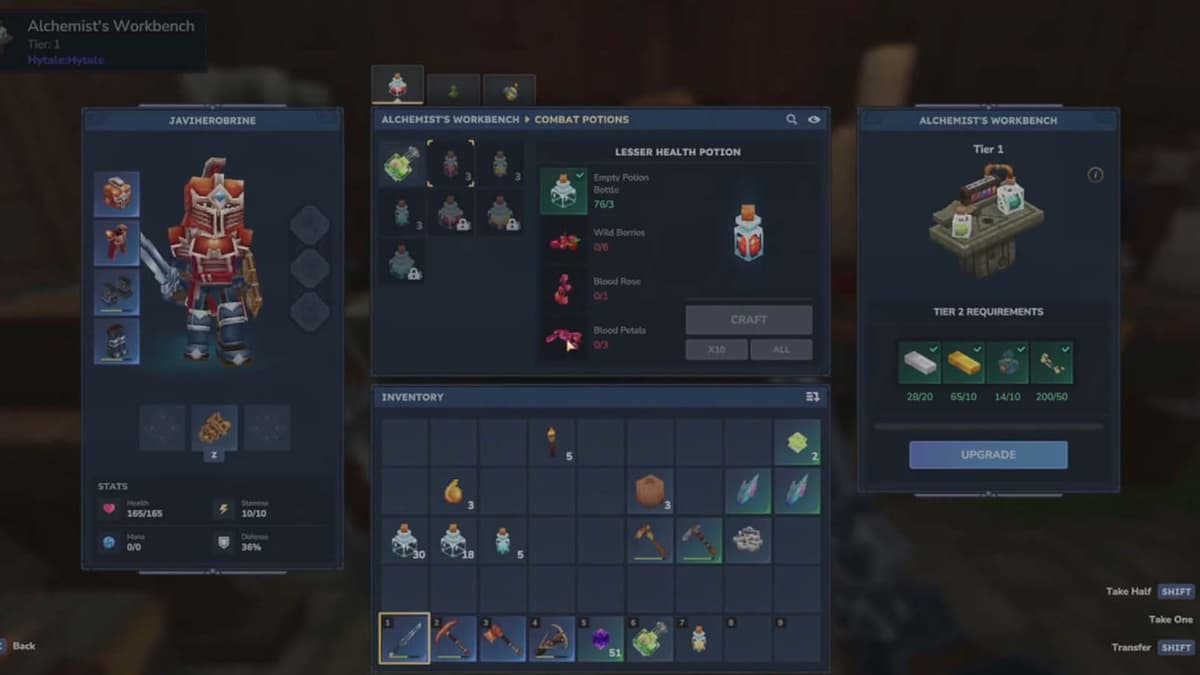Select the ALL craft quantity button

(781, 350)
